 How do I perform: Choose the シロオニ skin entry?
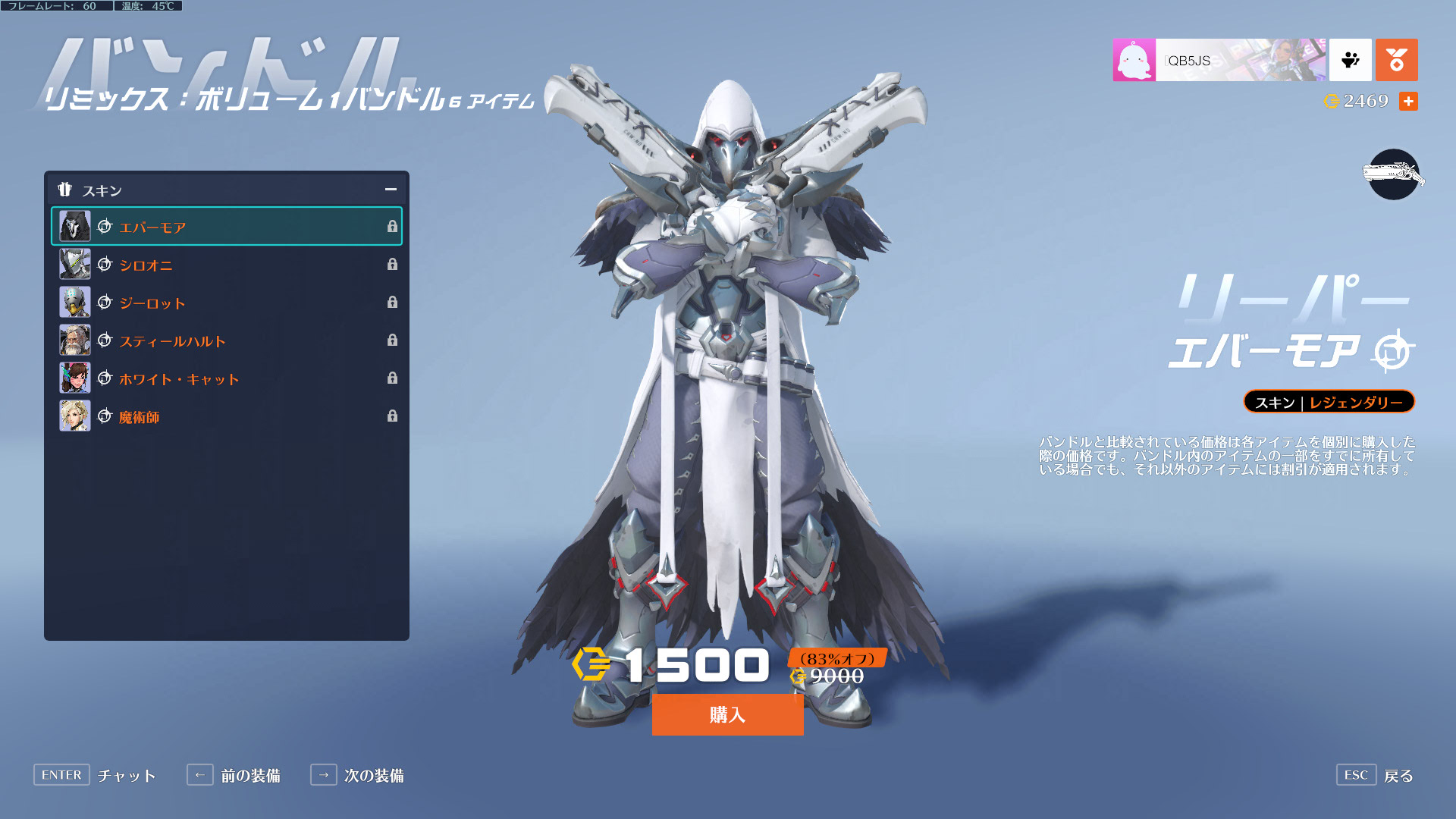coord(226,265)
